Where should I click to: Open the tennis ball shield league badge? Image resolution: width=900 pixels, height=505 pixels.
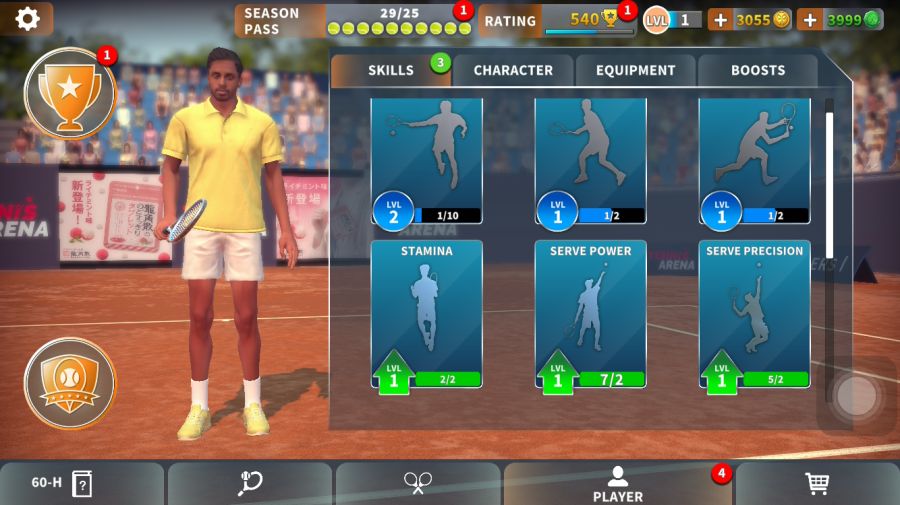click(69, 383)
